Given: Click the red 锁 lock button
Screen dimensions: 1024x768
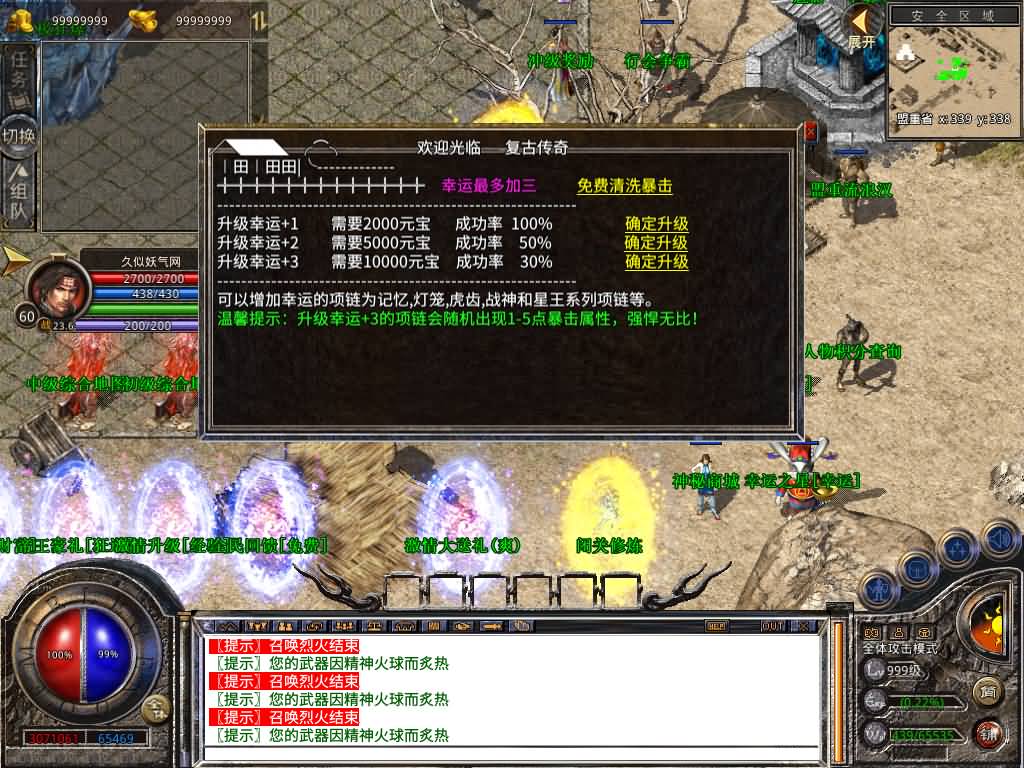Looking at the screenshot, I should (989, 734).
